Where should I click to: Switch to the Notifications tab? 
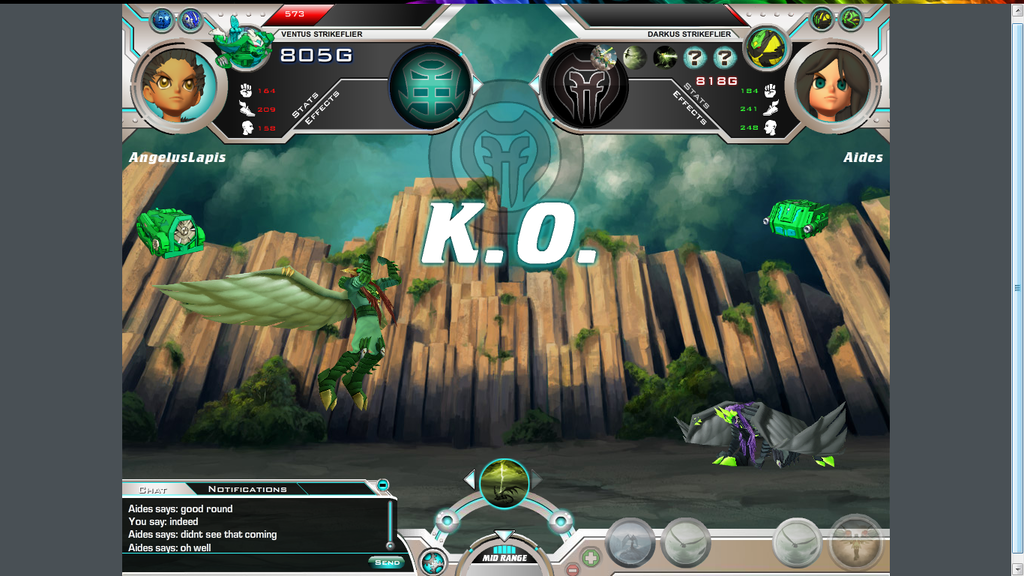[x=247, y=489]
